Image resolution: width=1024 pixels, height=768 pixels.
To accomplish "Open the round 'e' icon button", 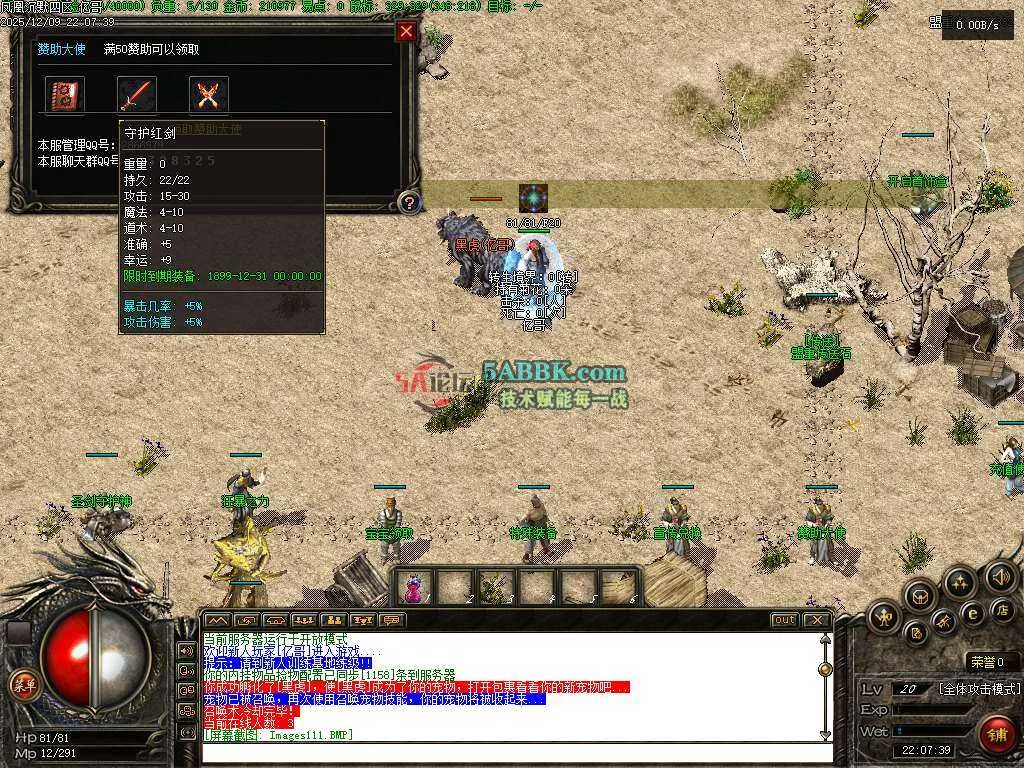I will point(971,612).
